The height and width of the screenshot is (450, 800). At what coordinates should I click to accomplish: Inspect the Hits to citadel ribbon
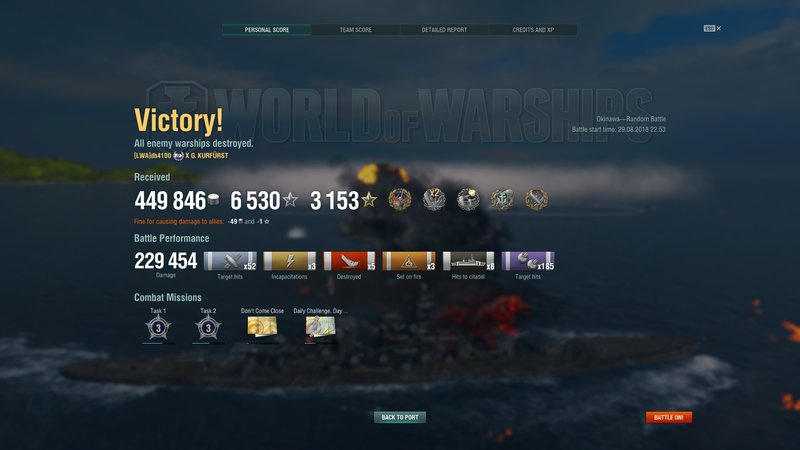(x=469, y=262)
